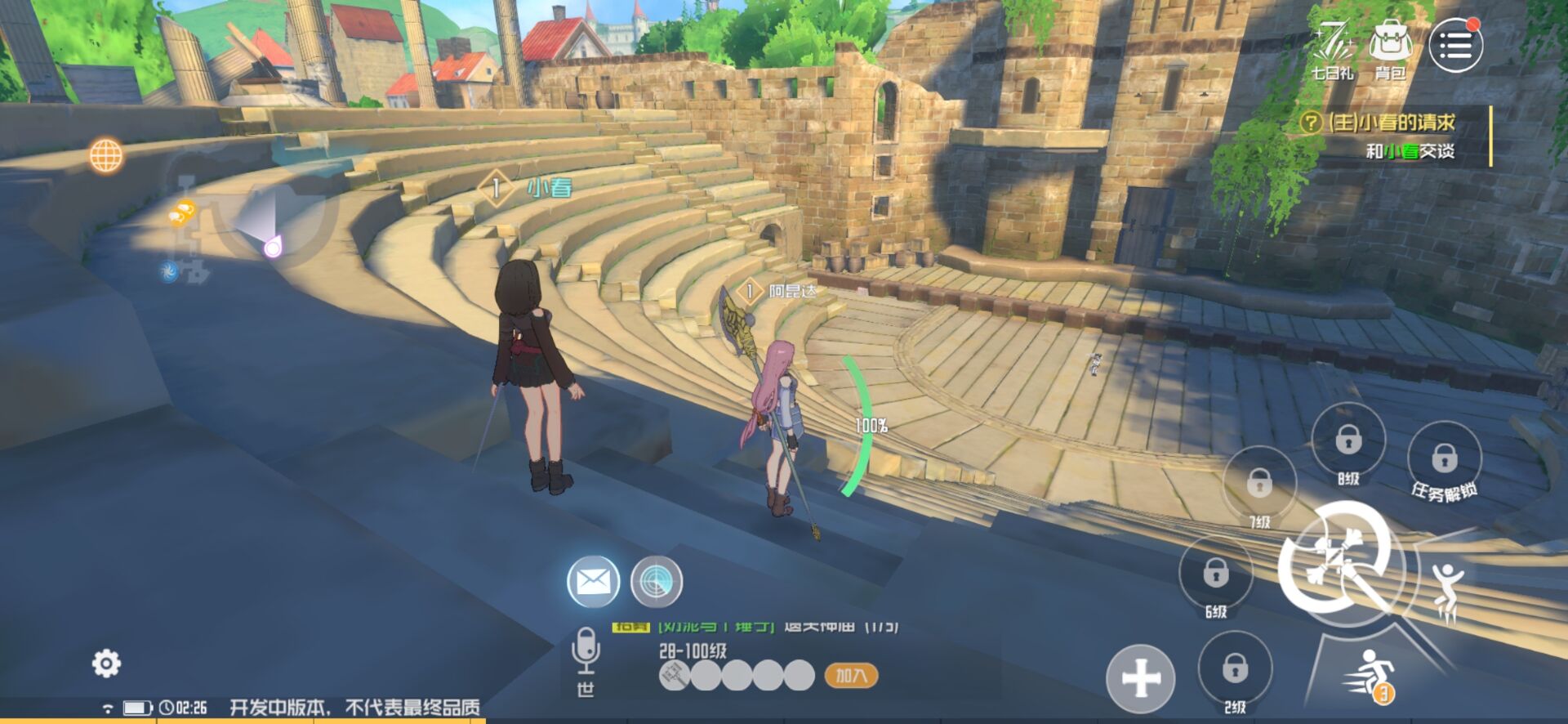The width and height of the screenshot is (1568, 724).
Task: Open the seven-day gift (七日礼) icon
Action: point(1332,47)
